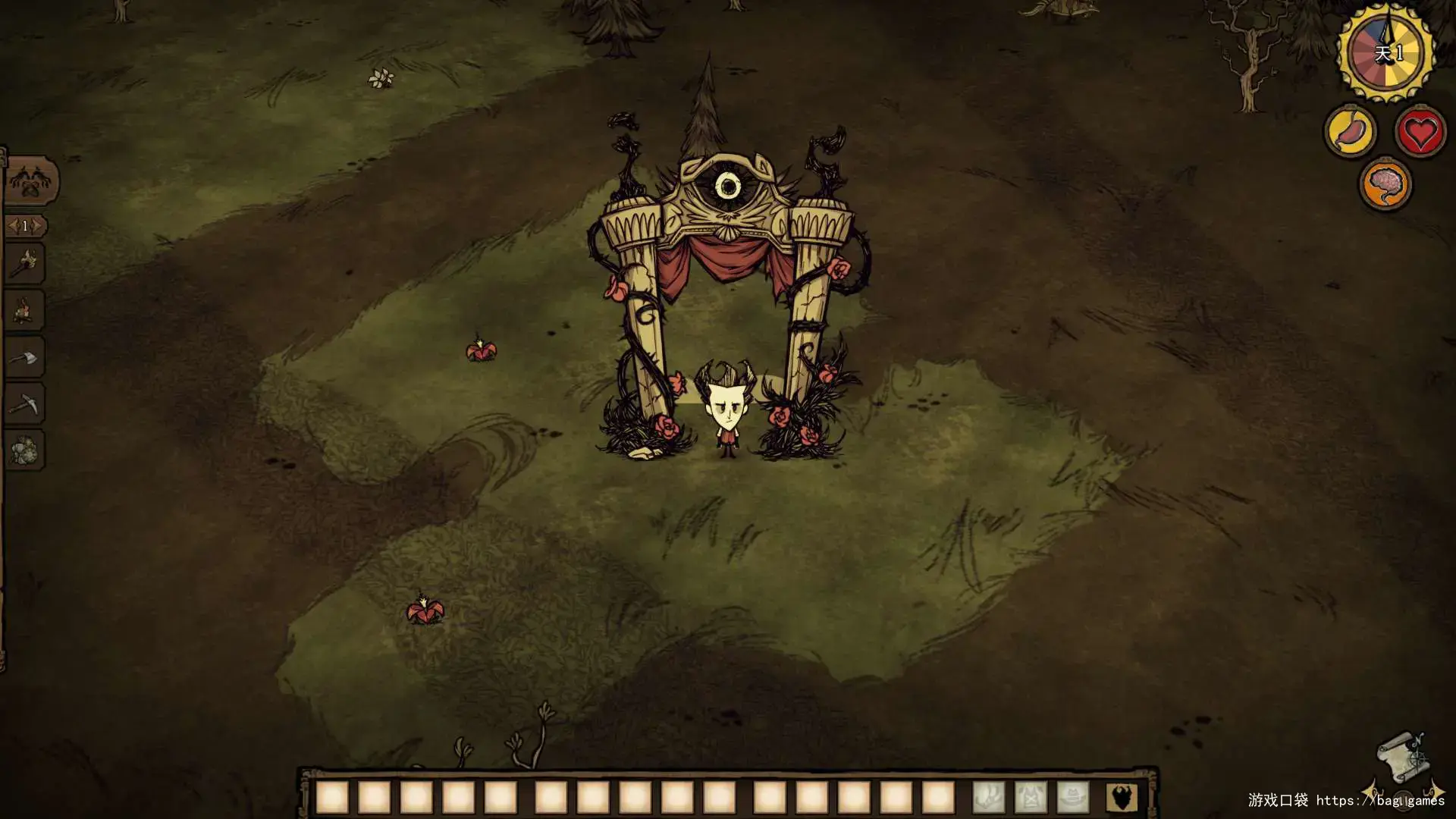Pick the rock fire pit recipe
1456x819 pixels.
pyautogui.click(x=25, y=450)
